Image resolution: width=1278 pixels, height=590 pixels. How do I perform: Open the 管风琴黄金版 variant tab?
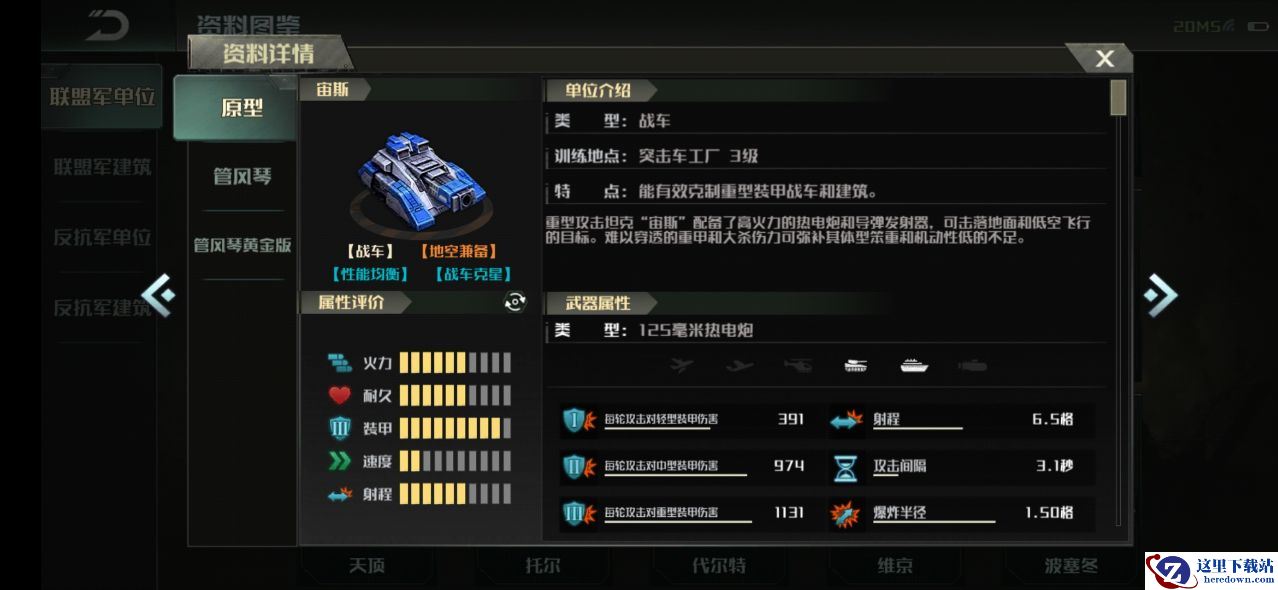[x=242, y=245]
